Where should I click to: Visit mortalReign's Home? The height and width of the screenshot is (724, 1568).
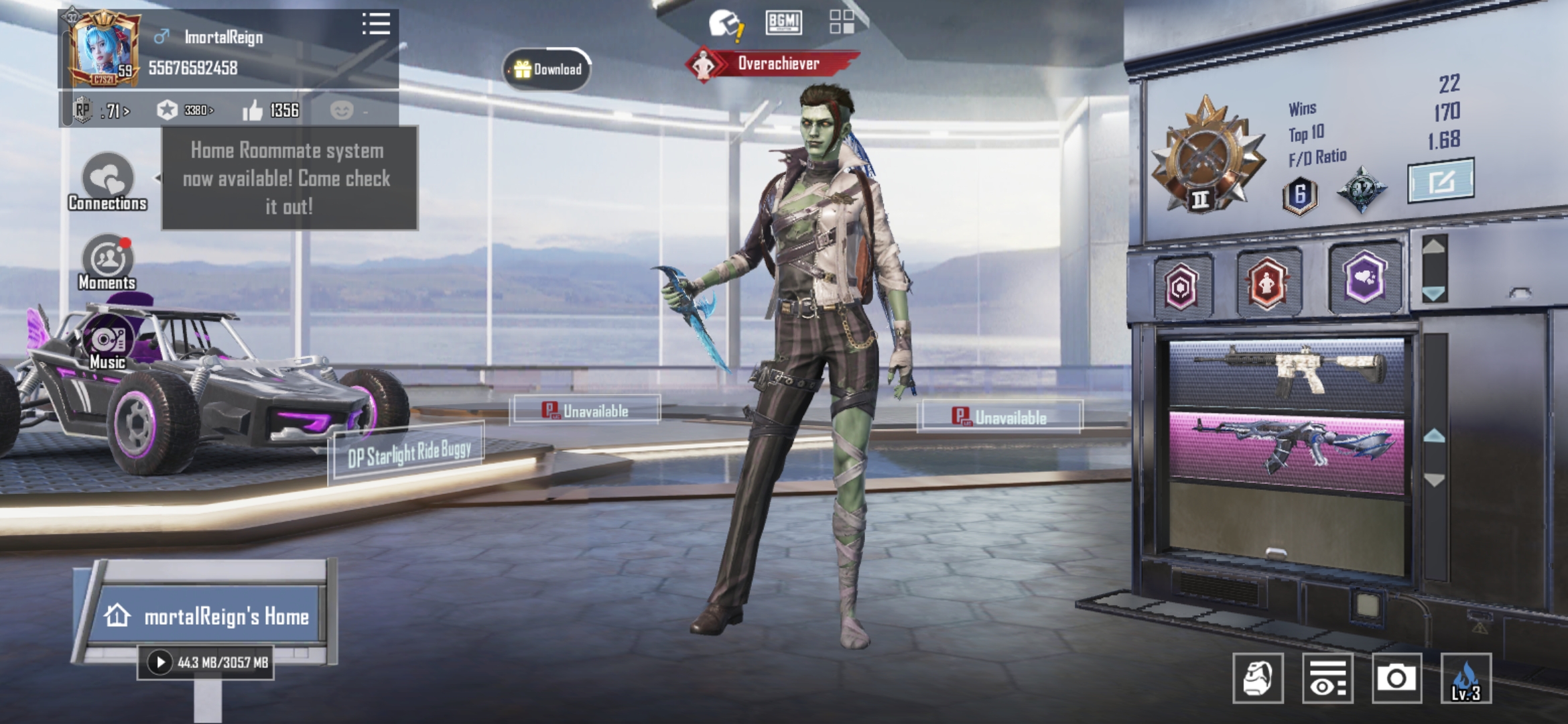pos(208,615)
